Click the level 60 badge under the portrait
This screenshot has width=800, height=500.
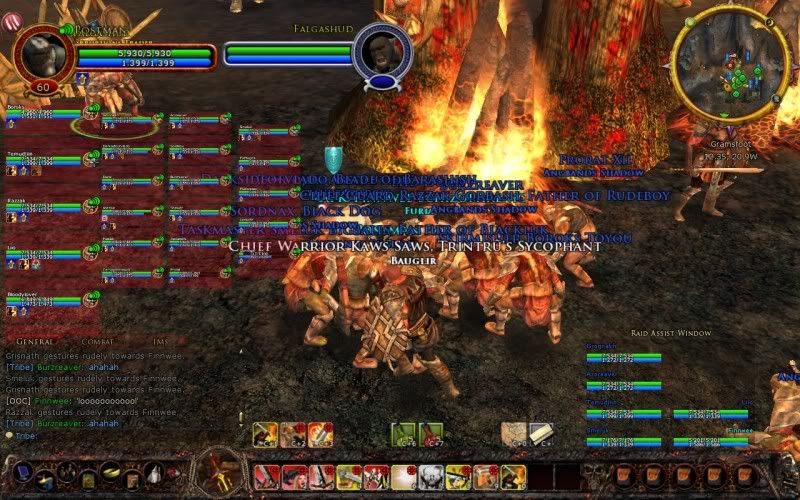click(x=43, y=88)
